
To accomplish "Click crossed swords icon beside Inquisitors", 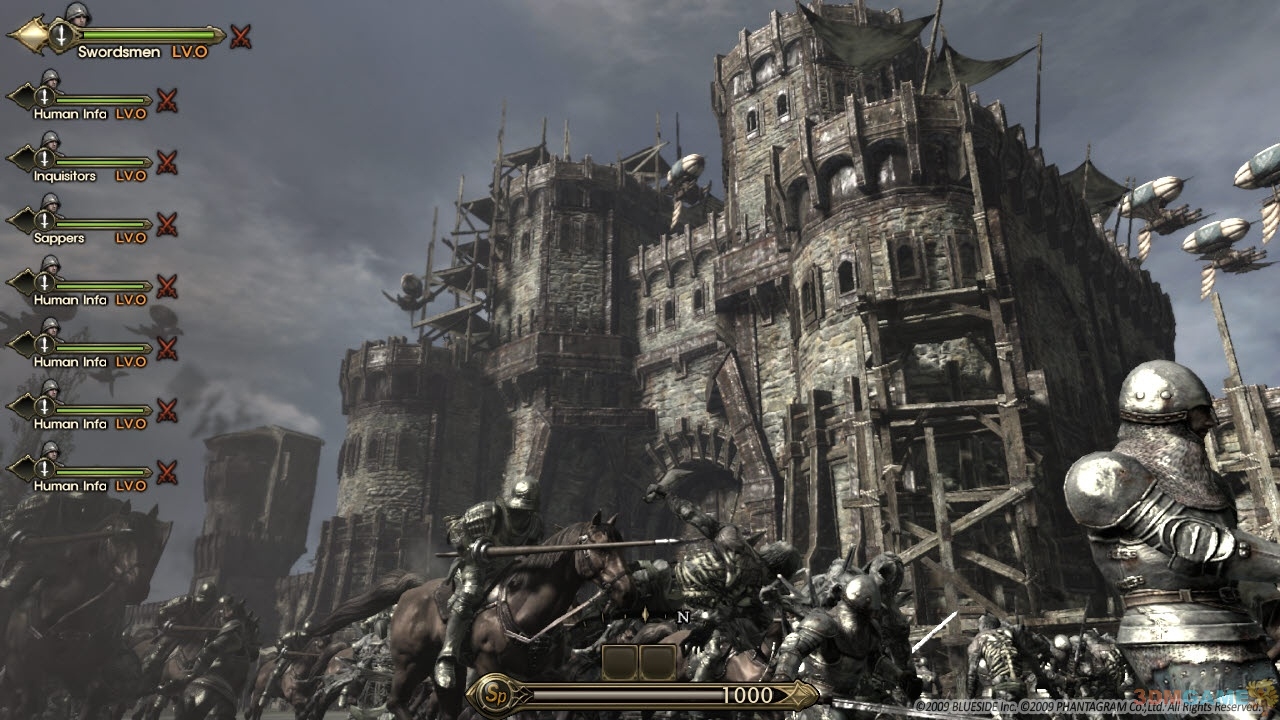I will pyautogui.click(x=167, y=162).
